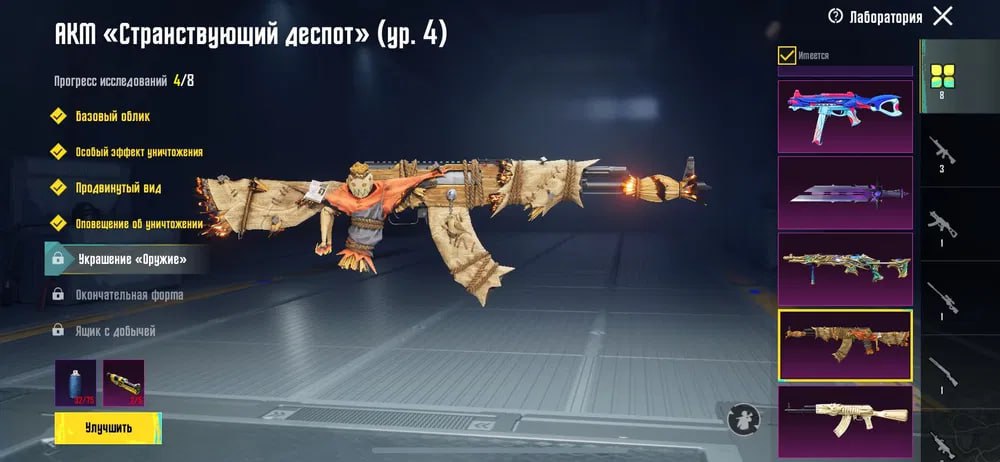Select locked 'Украшение «Оружие»' stage

130,259
